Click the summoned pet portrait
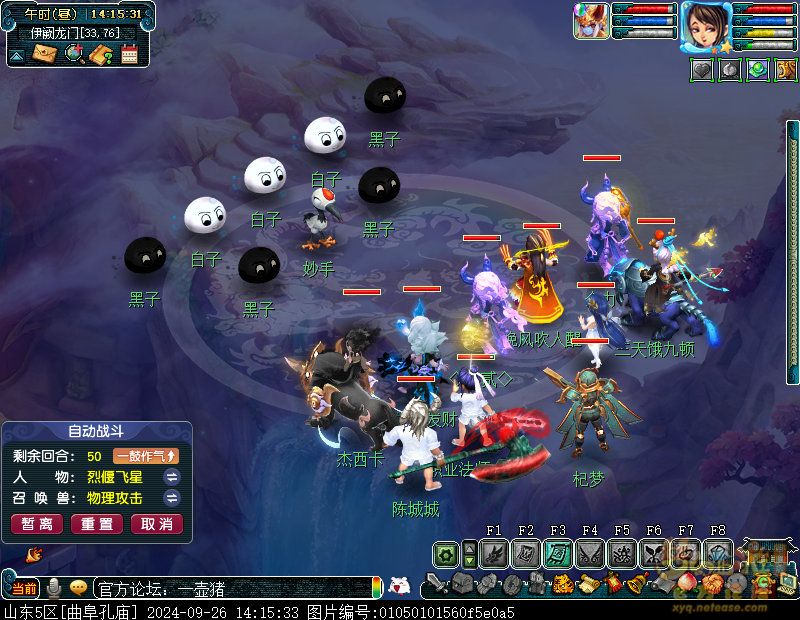The width and height of the screenshot is (800, 620). 590,22
